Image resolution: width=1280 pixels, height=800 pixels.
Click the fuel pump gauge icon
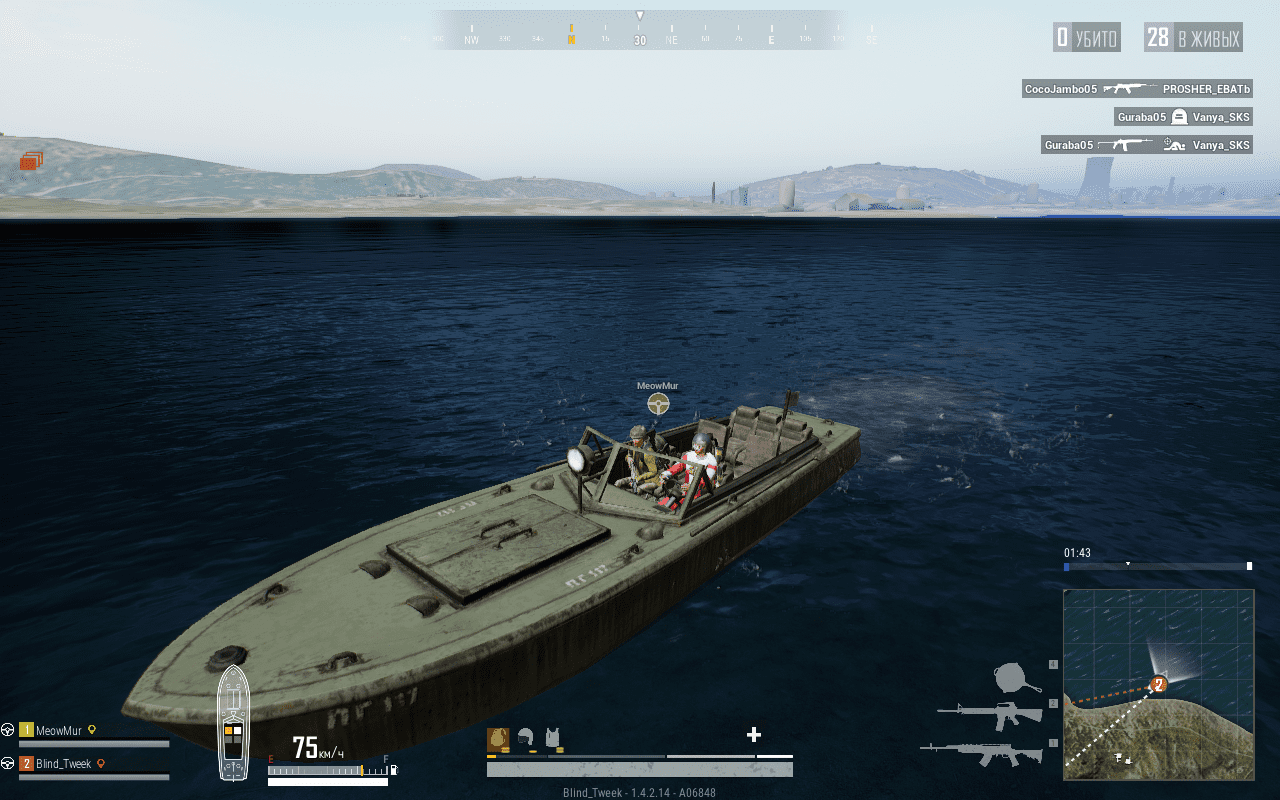coord(393,770)
